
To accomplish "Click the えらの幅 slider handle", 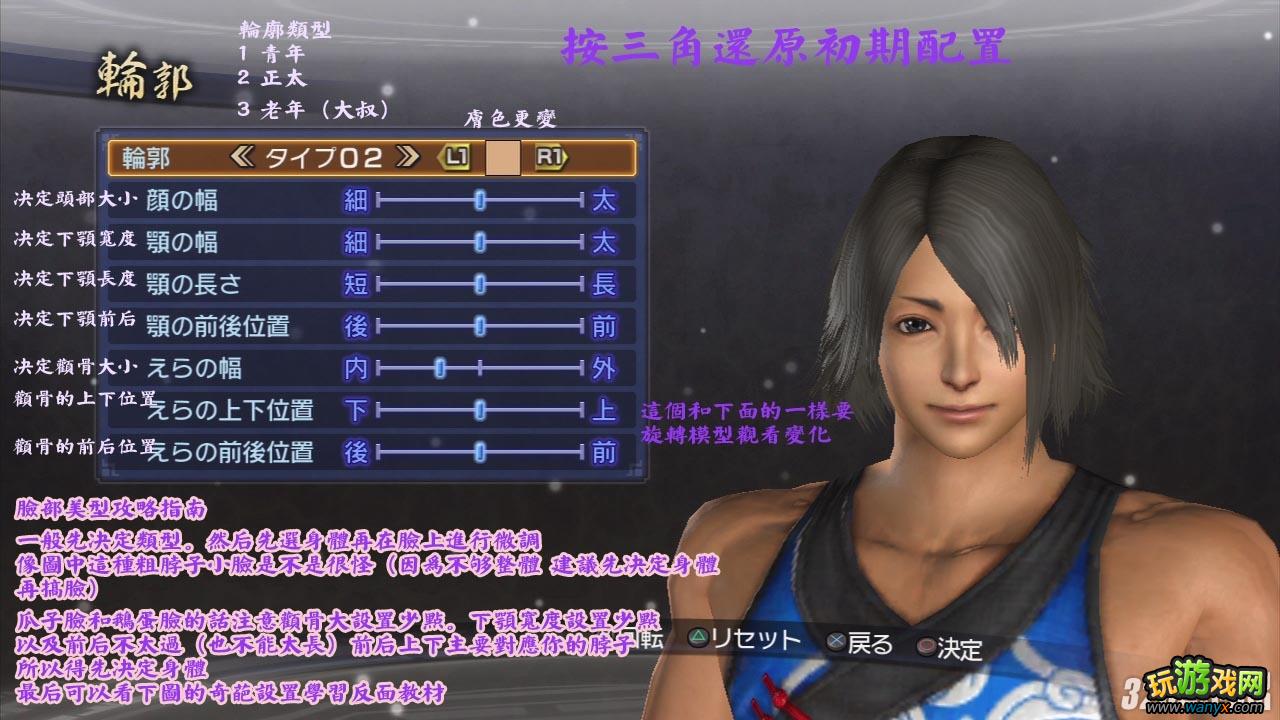I will [x=440, y=369].
